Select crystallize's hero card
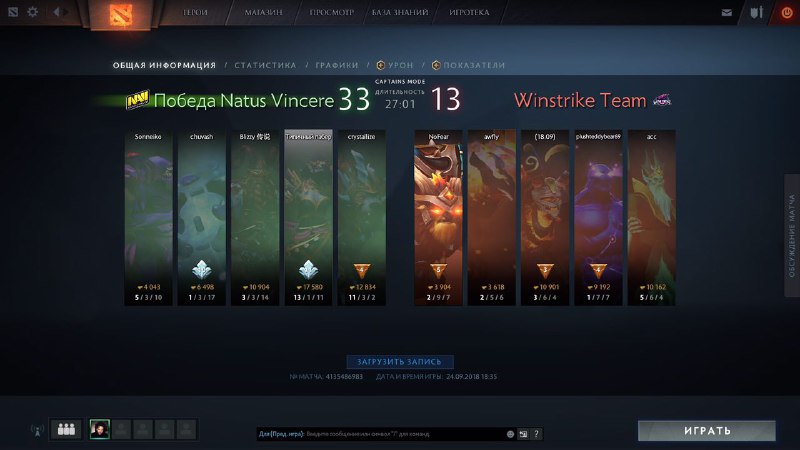 coord(361,216)
